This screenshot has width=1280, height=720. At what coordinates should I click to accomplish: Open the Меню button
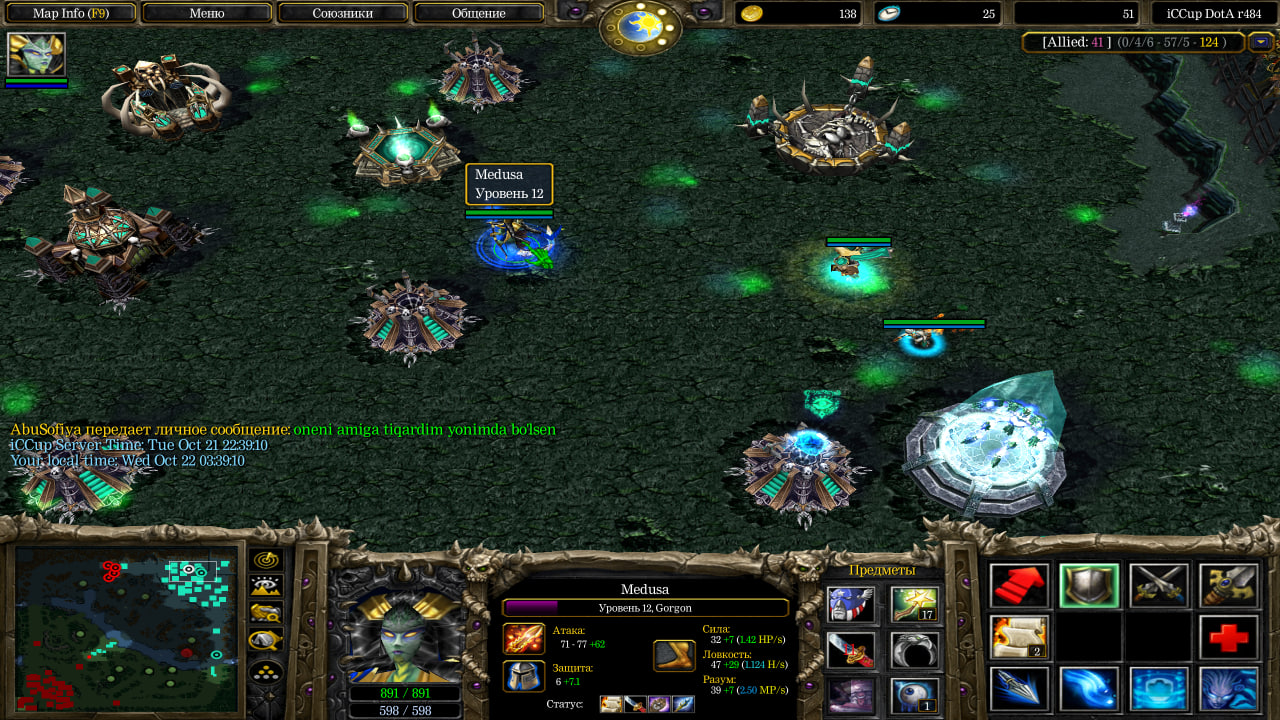click(x=206, y=13)
